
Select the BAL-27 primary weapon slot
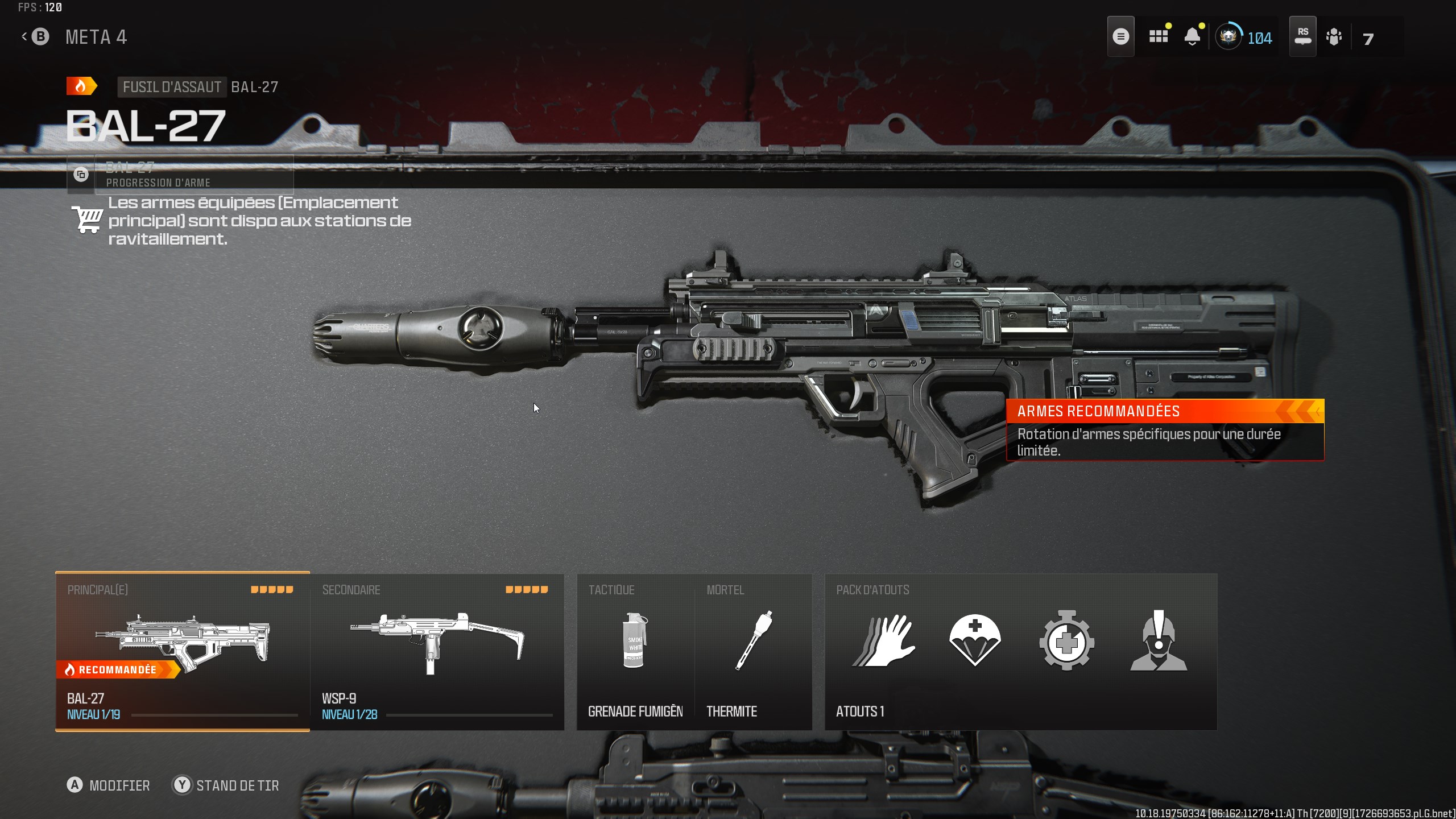point(182,651)
